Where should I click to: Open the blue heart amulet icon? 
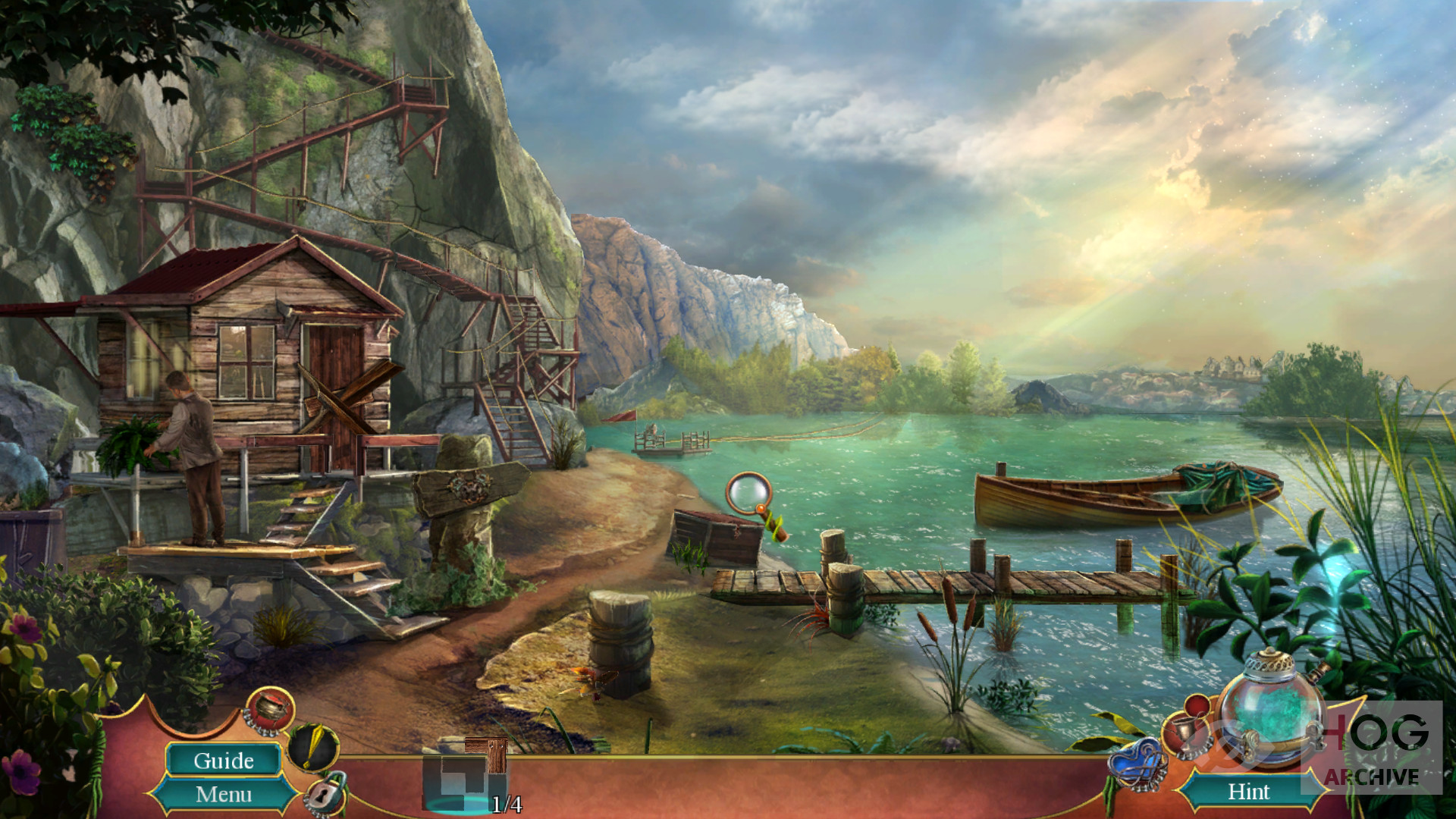pos(1136,764)
